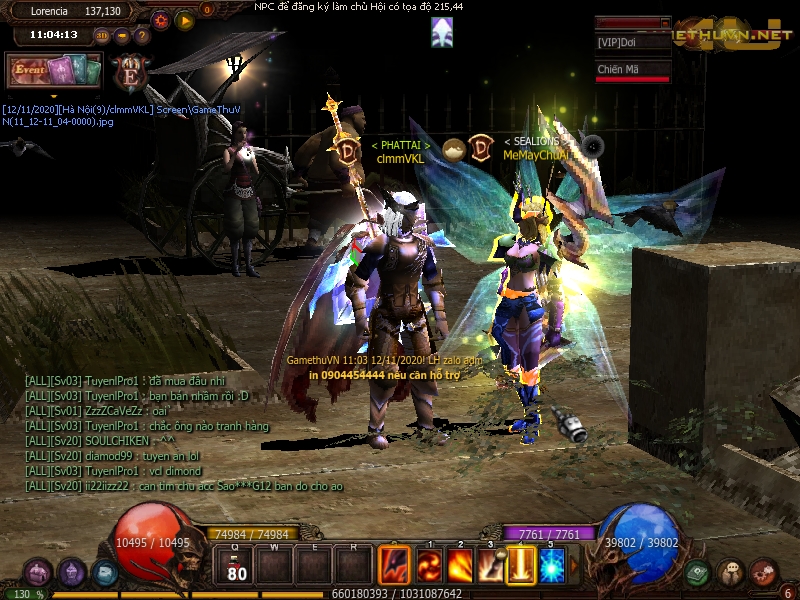Viewport: 800px width, 600px height.
Task: Open the green book icon
Action: click(697, 573)
